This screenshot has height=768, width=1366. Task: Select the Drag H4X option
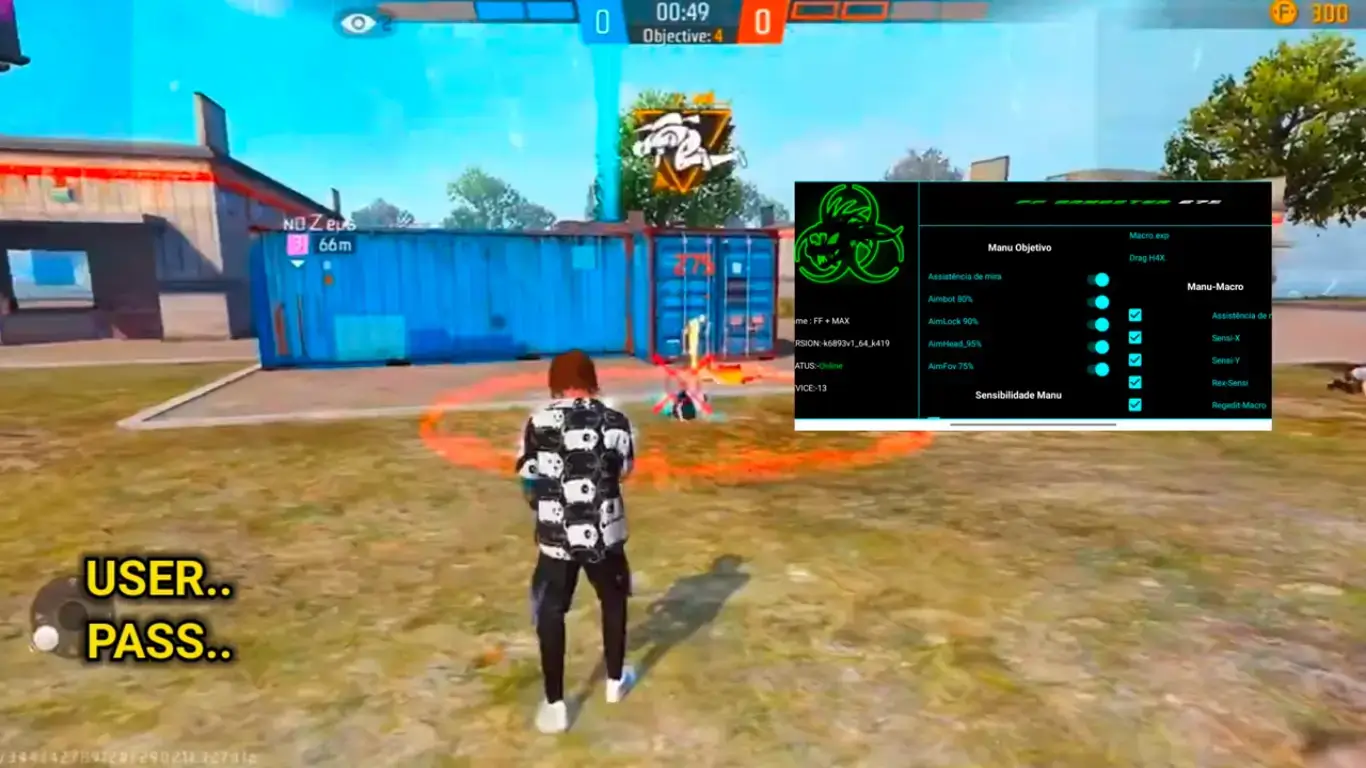point(1150,259)
